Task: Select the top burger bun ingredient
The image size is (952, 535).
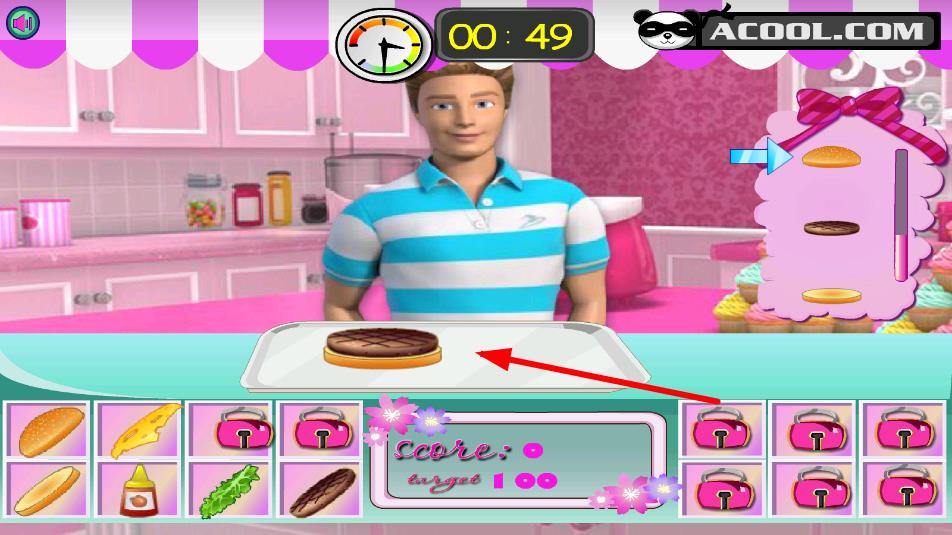Action: coord(47,430)
